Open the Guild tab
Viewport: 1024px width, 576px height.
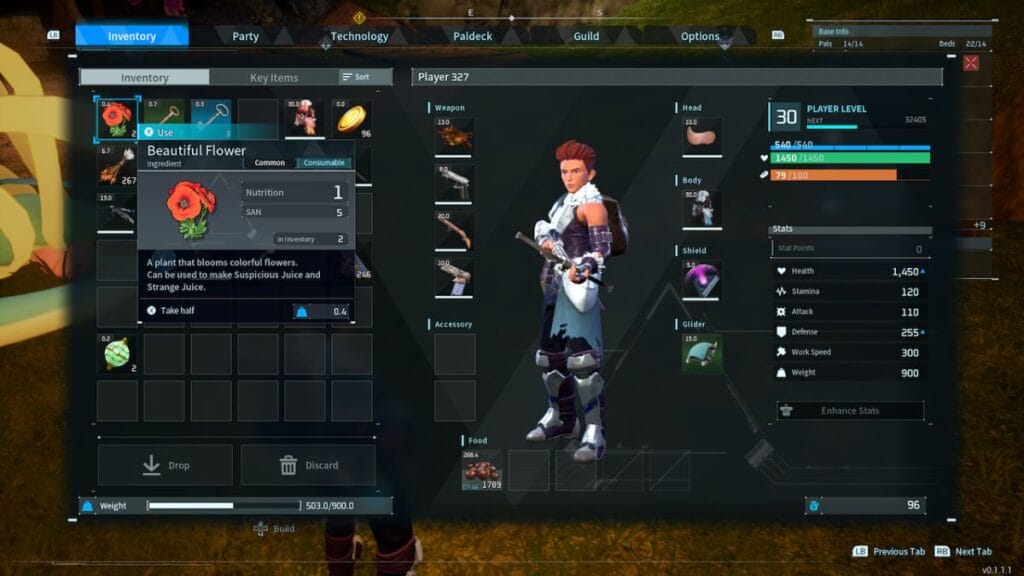point(586,36)
